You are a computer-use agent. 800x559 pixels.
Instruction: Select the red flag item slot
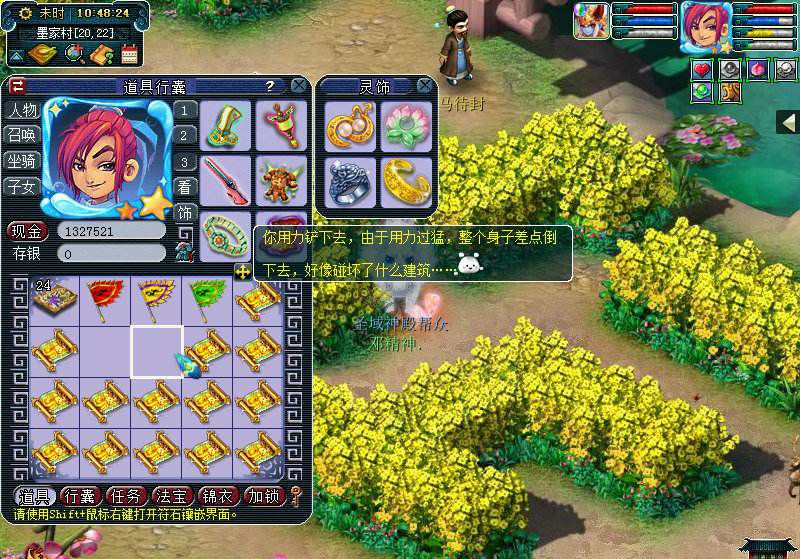[x=105, y=298]
